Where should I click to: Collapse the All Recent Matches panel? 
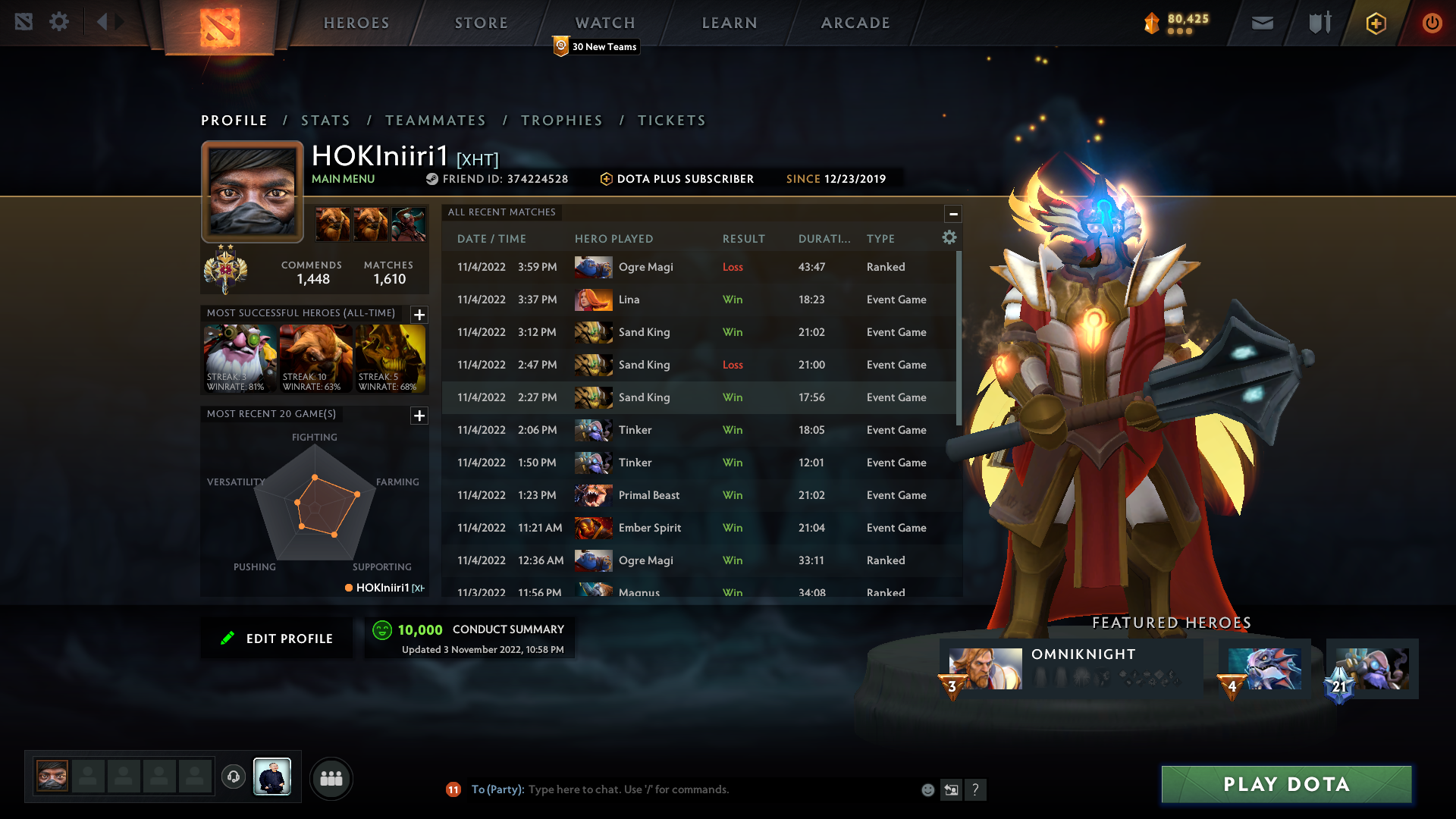tap(953, 213)
